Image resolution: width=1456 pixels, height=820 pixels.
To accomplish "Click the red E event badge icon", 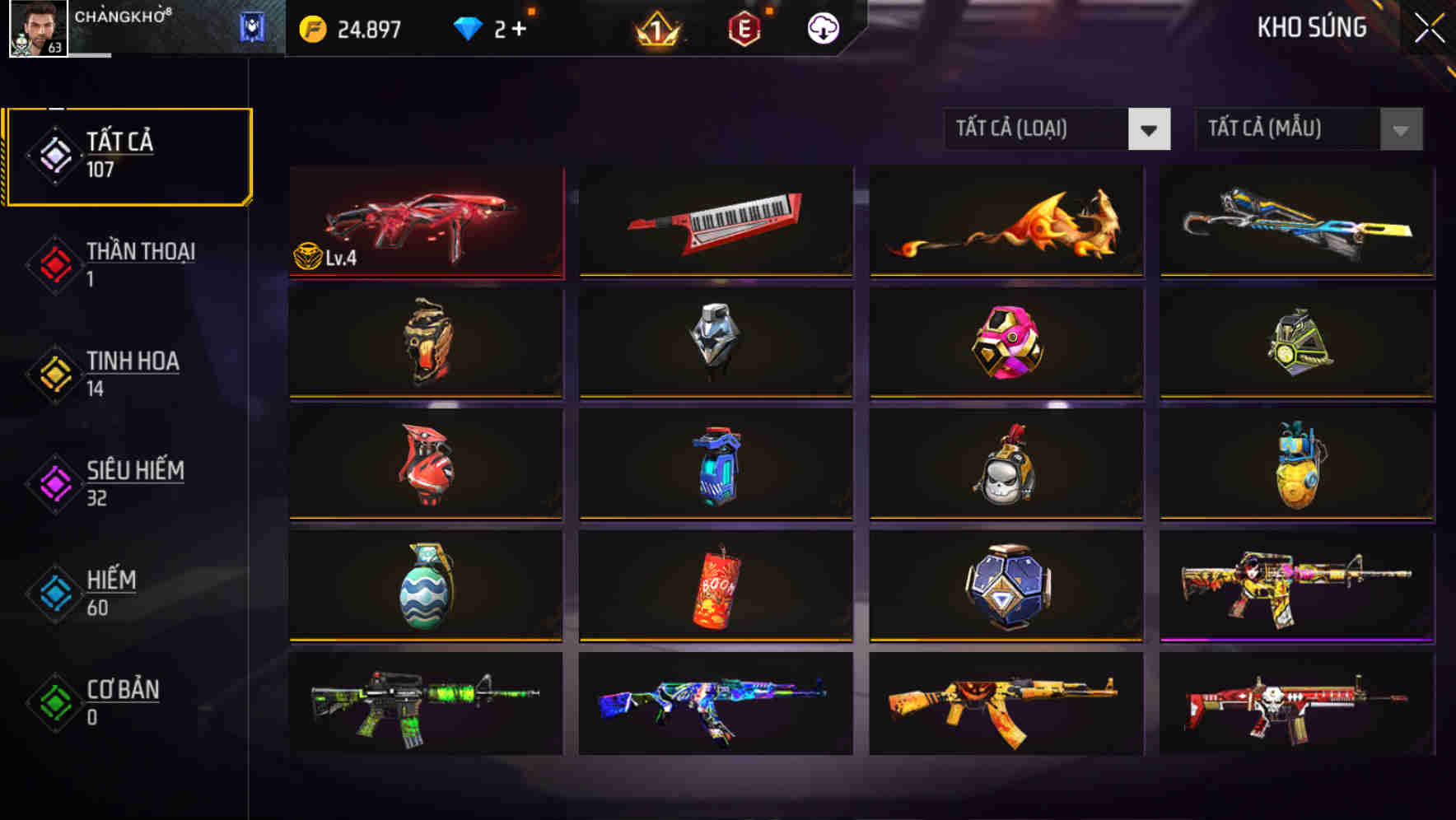I will (745, 26).
